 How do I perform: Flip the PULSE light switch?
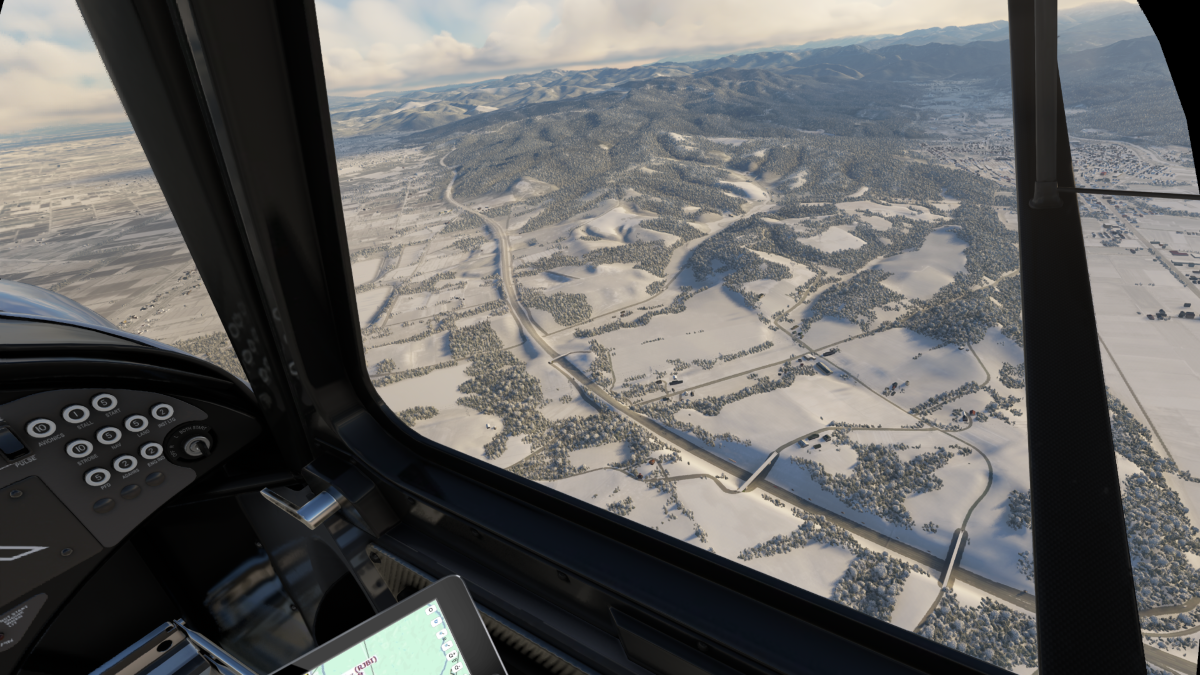point(10,442)
